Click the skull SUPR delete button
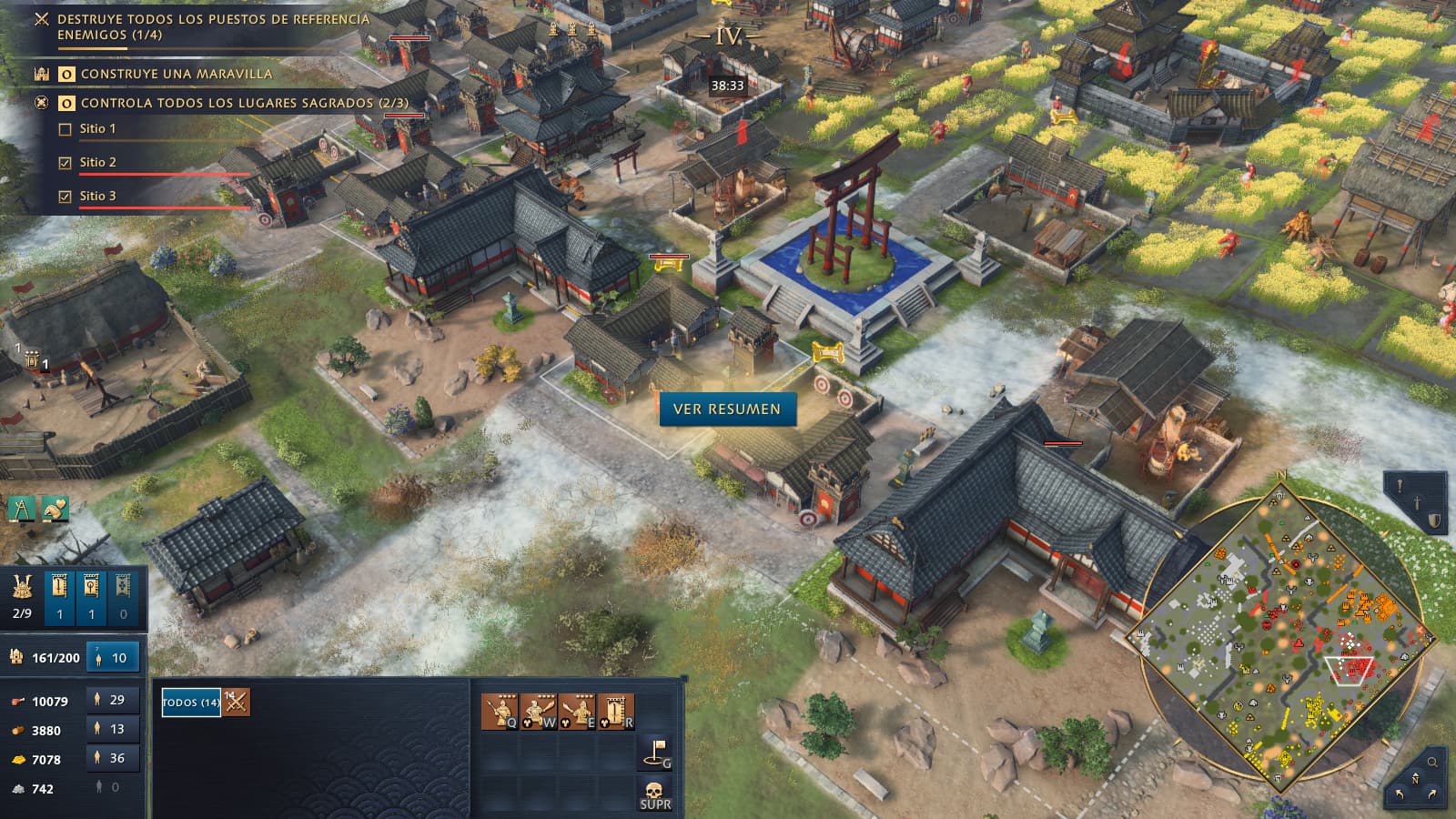1456x819 pixels. [x=655, y=794]
